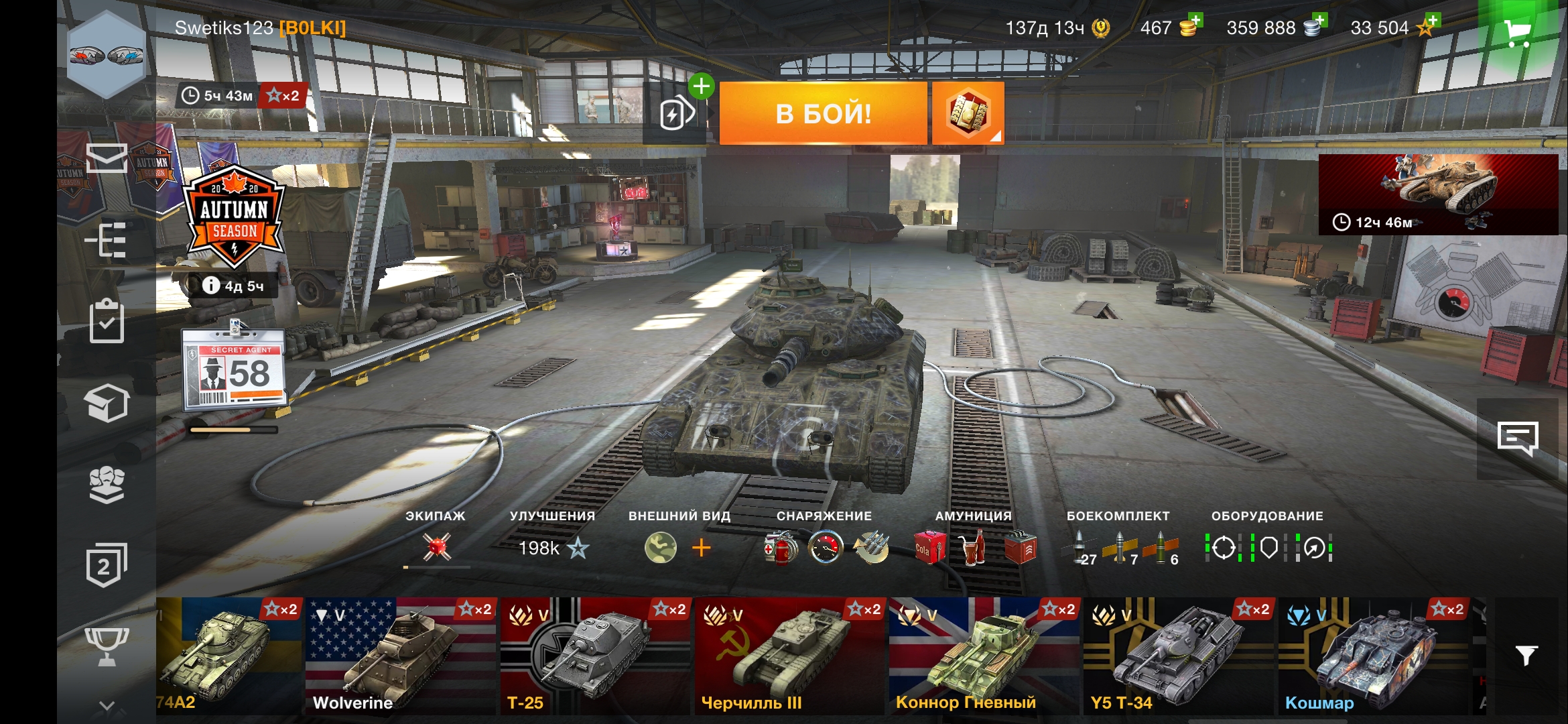Add camouflage with the orange plus icon
The height and width of the screenshot is (724, 1568).
tap(701, 548)
